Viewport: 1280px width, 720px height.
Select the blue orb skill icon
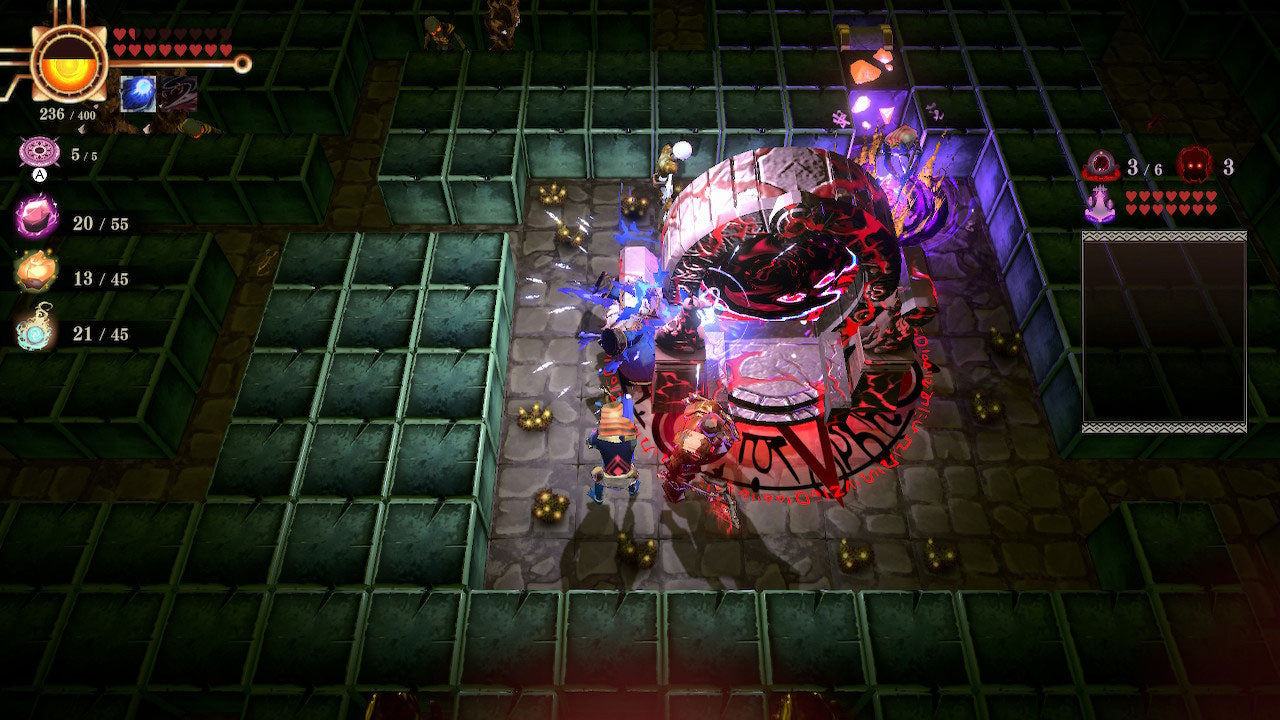click(x=137, y=93)
